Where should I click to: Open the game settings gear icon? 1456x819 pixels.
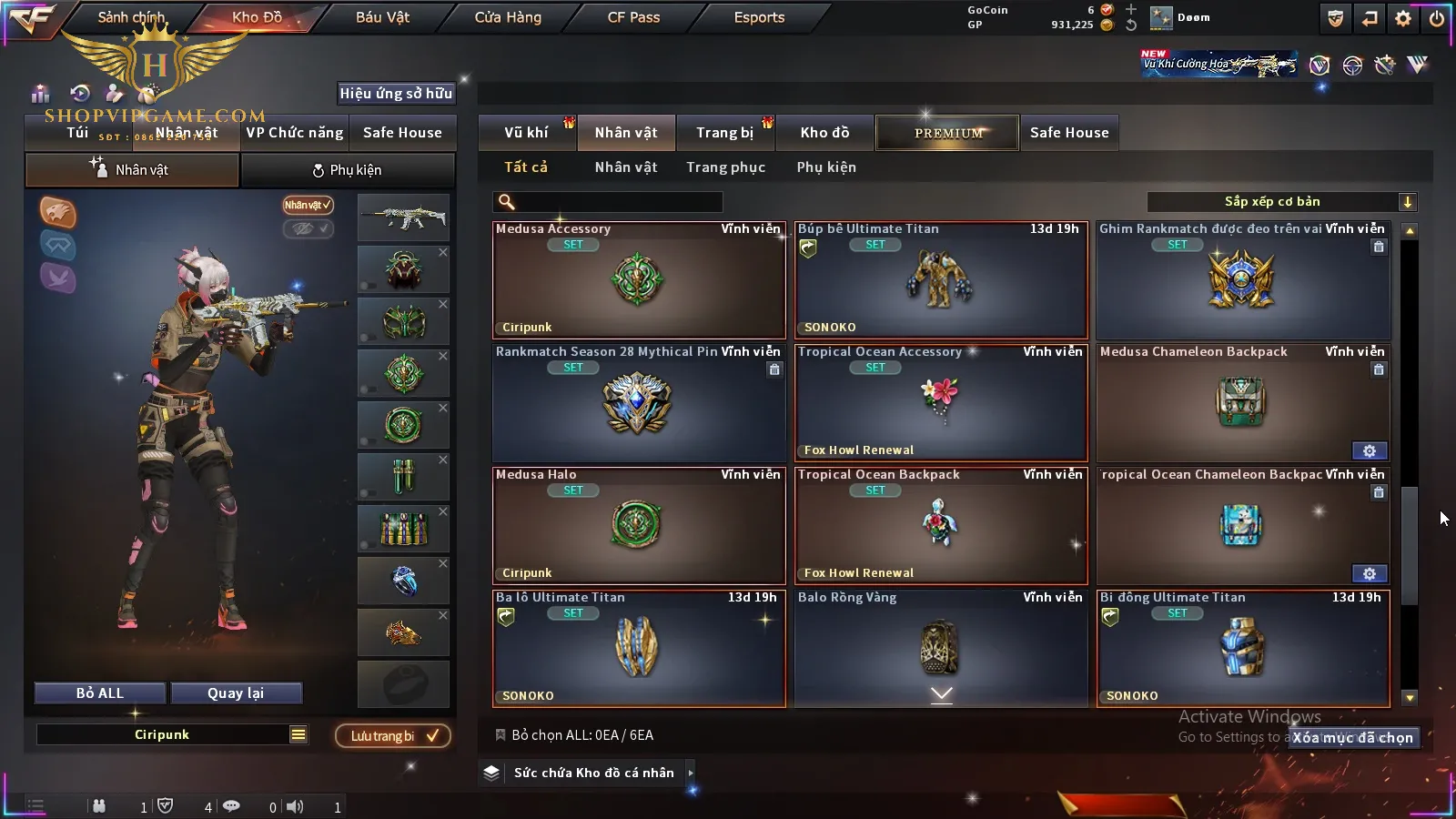(1403, 18)
